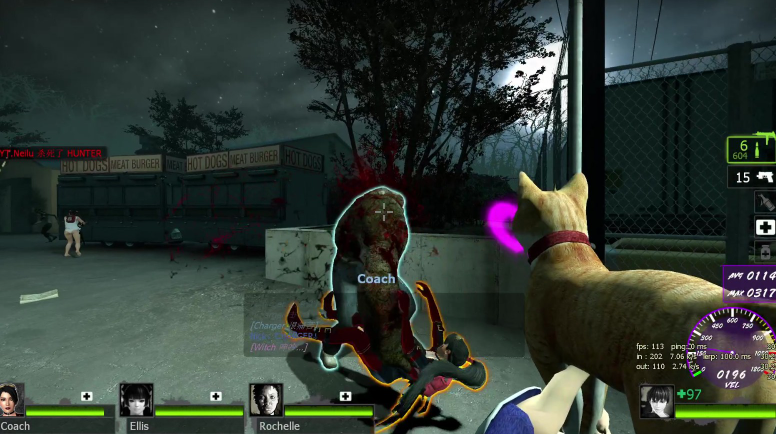Select the primary weapon slot

click(751, 150)
